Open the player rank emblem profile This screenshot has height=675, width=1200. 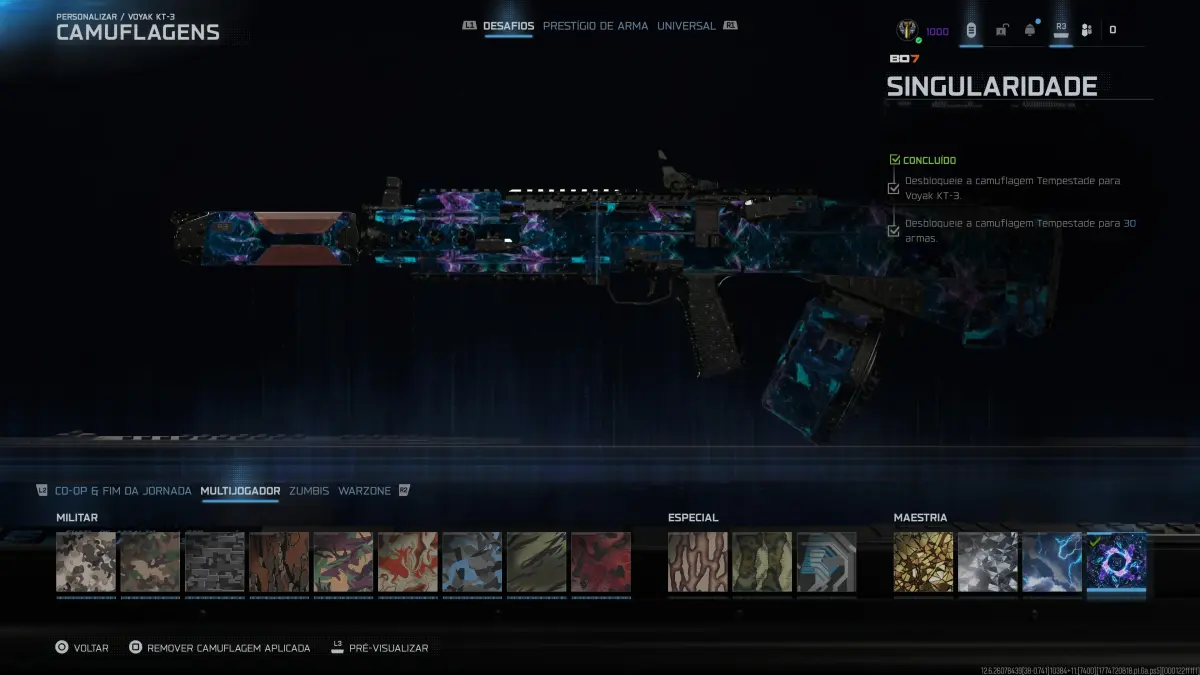tap(908, 30)
